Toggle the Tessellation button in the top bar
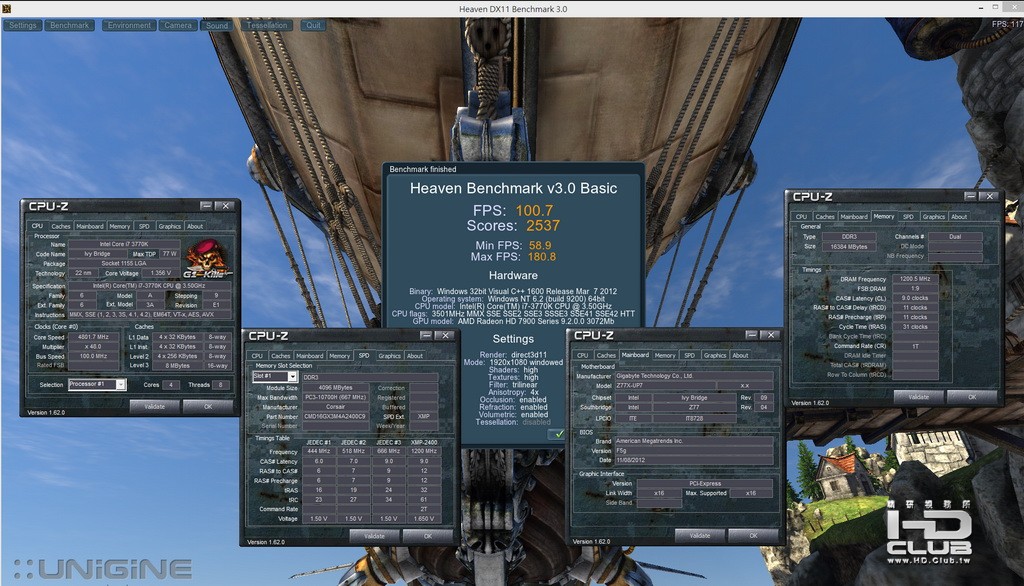Screen dimensions: 1024x586 point(267,25)
